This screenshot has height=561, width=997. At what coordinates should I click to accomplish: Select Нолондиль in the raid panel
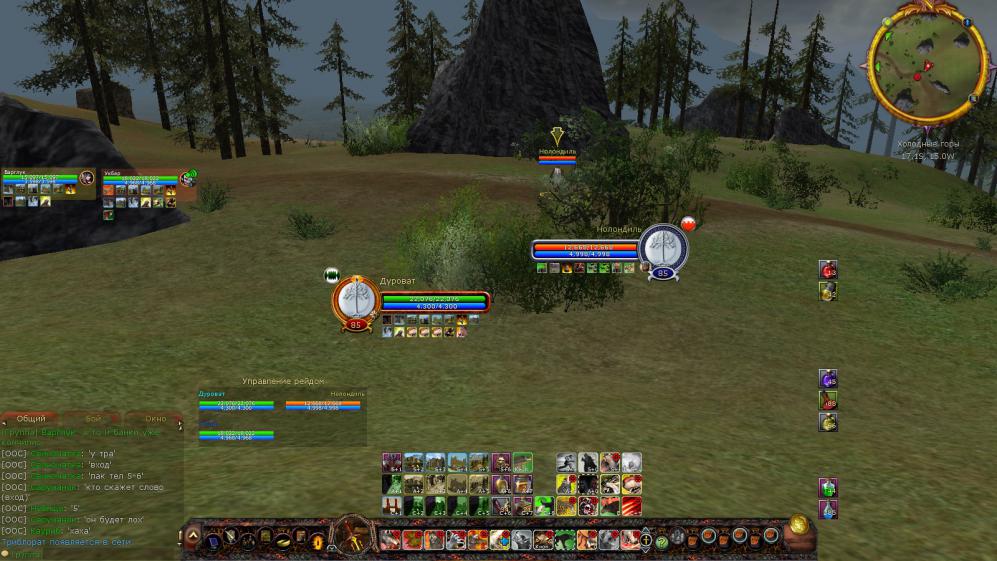[x=323, y=402]
